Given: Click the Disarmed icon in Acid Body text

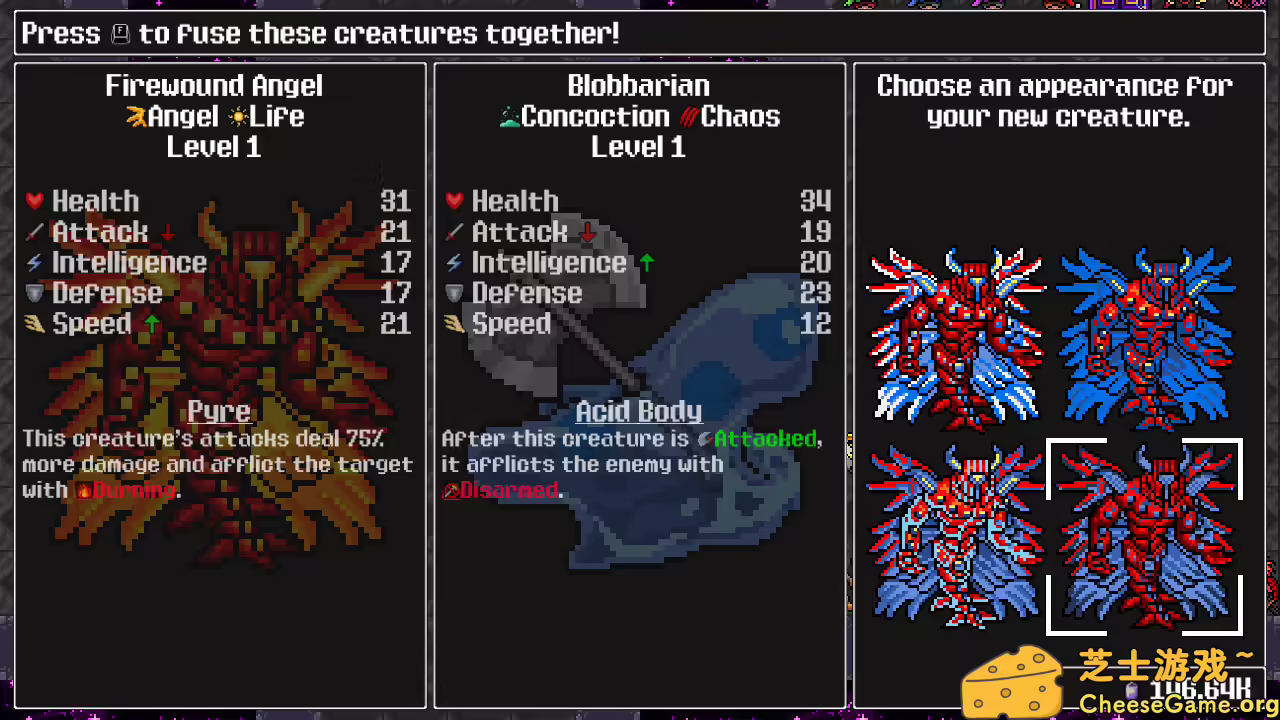Looking at the screenshot, I should click(x=450, y=490).
